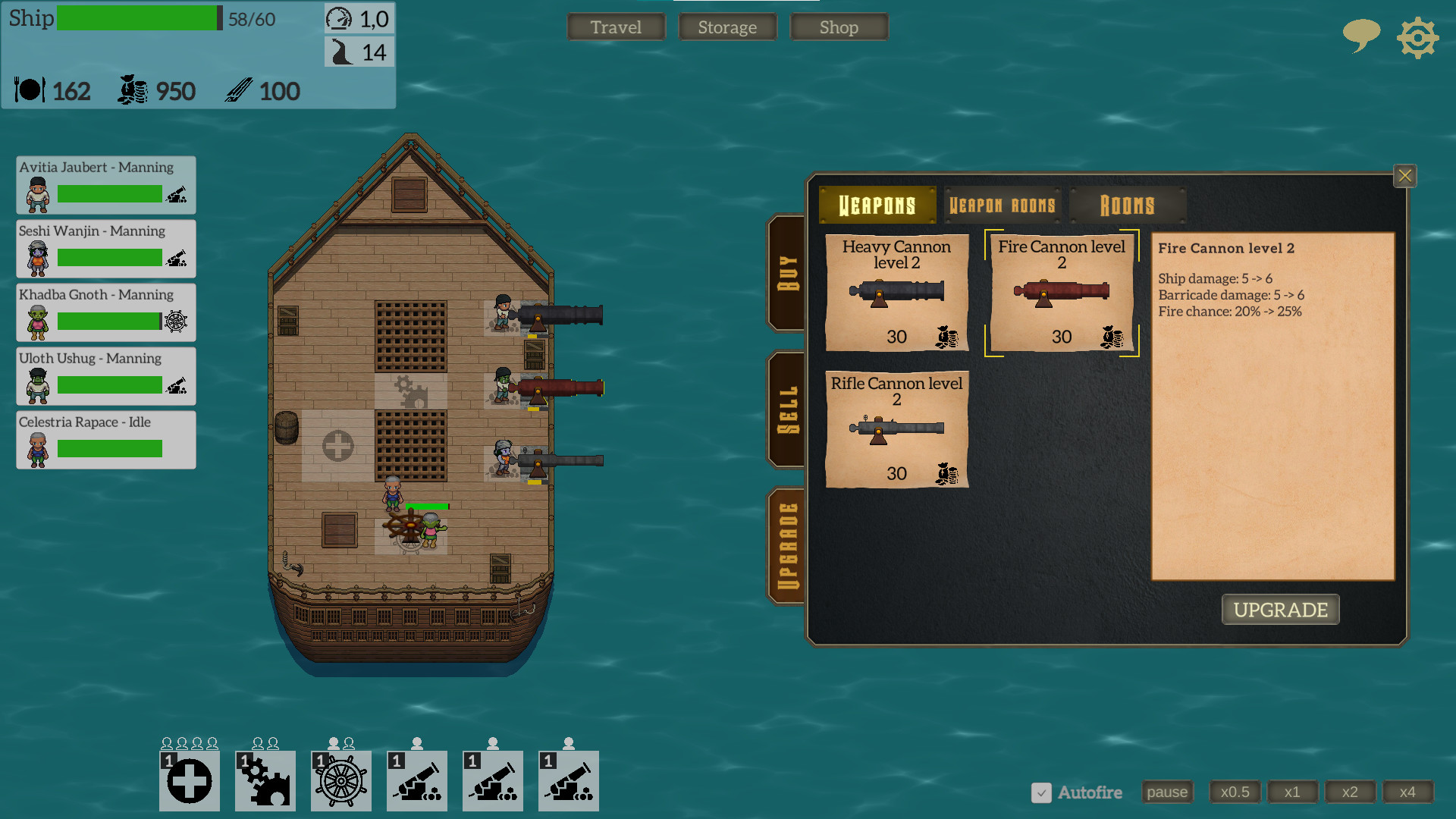Select the engine room gears icon
This screenshot has height=819, width=1456.
pos(265,780)
